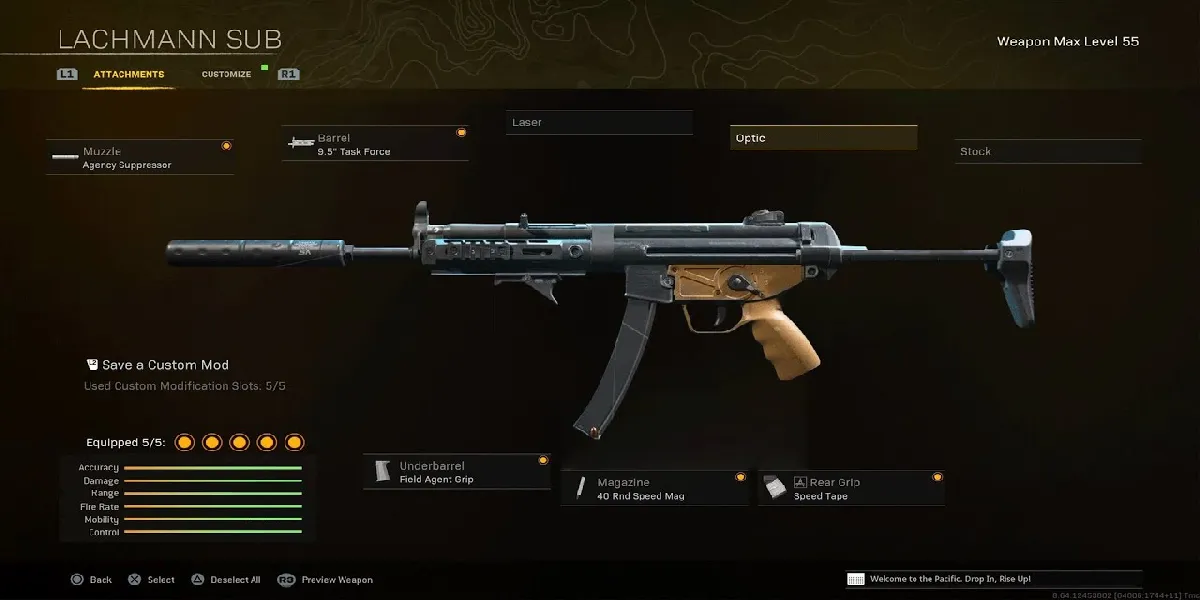The image size is (1200, 600).
Task: Choose the empty Laser slot
Action: coord(599,122)
